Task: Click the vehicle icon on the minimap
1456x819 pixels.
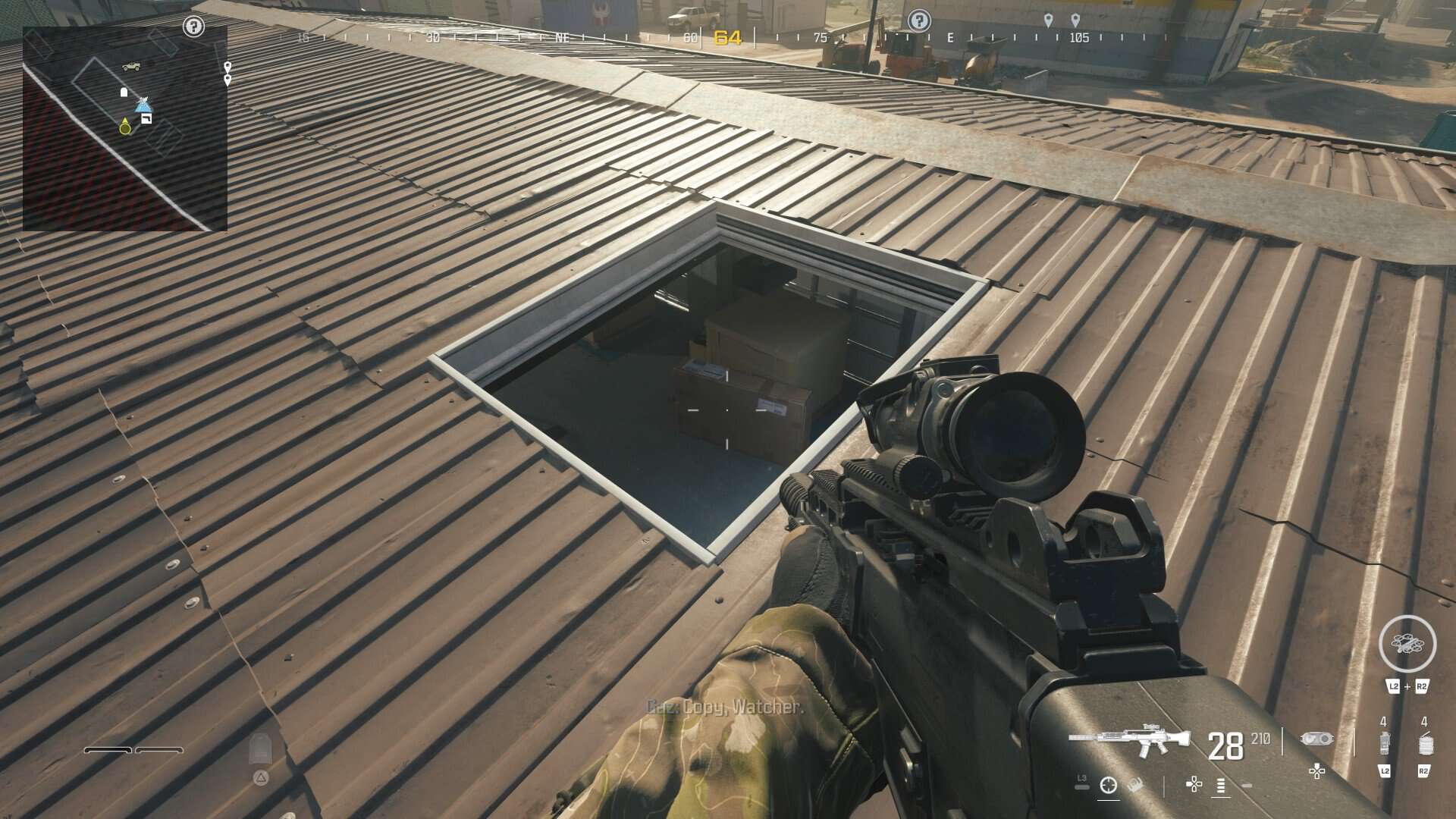Action: point(130,67)
